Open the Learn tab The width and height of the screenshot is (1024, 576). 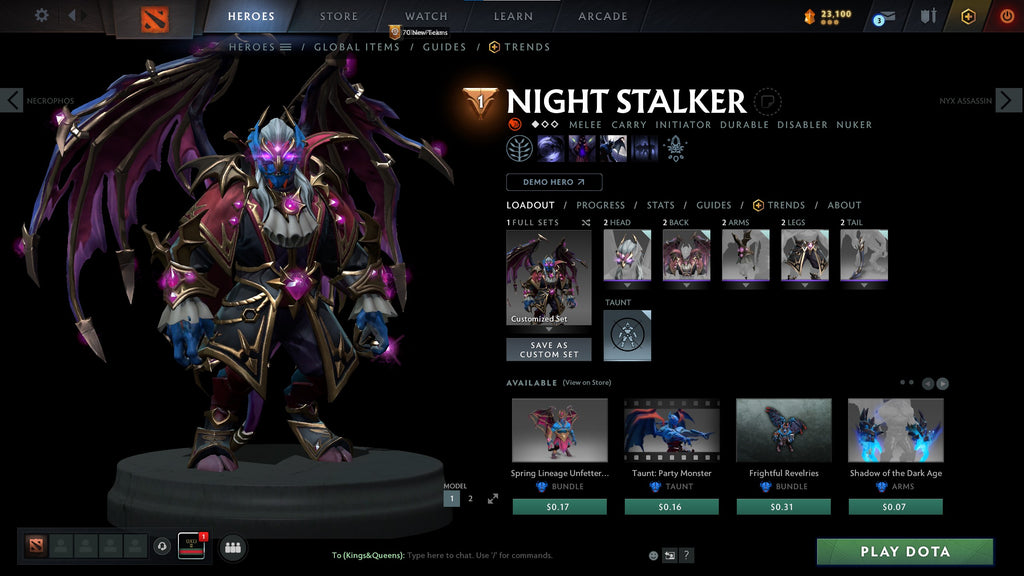click(x=513, y=16)
